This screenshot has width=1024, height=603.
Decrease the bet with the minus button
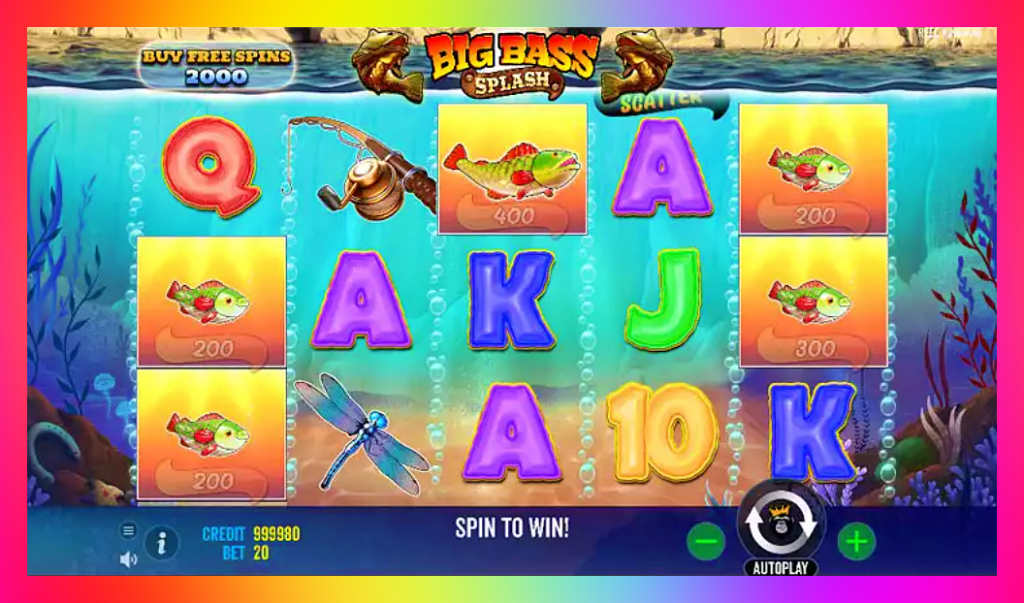pyautogui.click(x=706, y=542)
